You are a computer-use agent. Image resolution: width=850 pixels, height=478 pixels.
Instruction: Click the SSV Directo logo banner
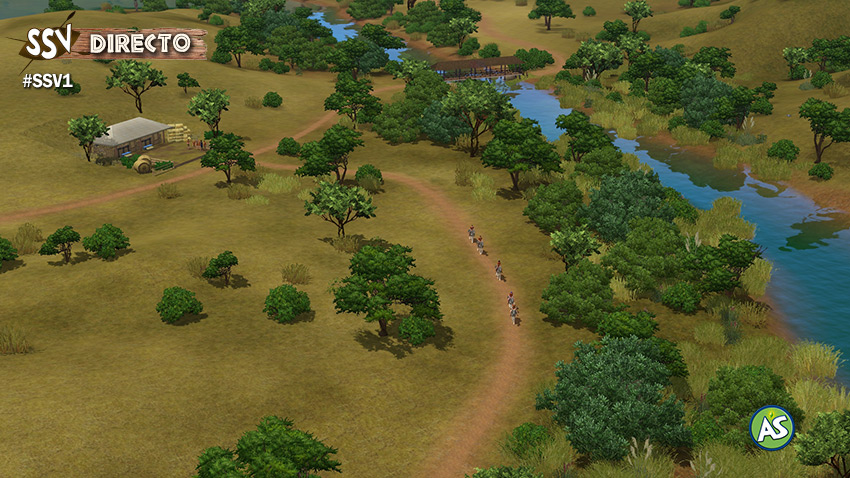click(x=110, y=44)
